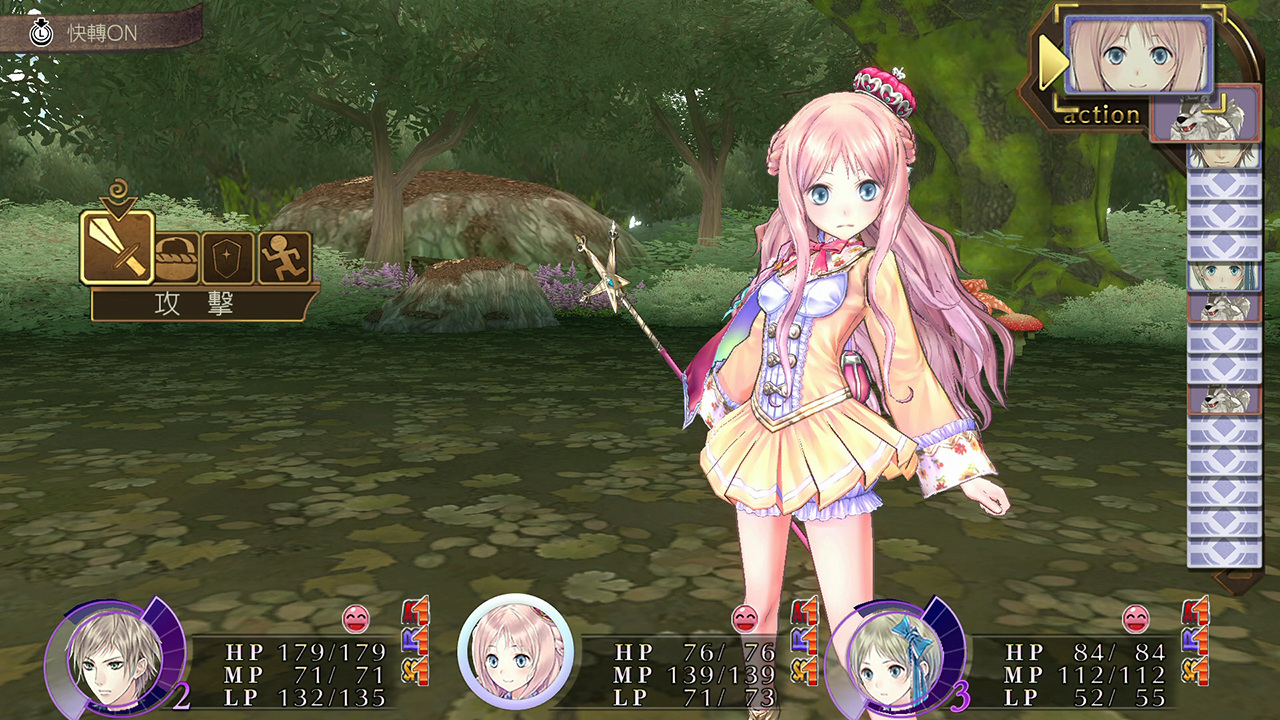Choose the running figure Escape command
Viewport: 1280px width, 720px height.
tap(284, 258)
